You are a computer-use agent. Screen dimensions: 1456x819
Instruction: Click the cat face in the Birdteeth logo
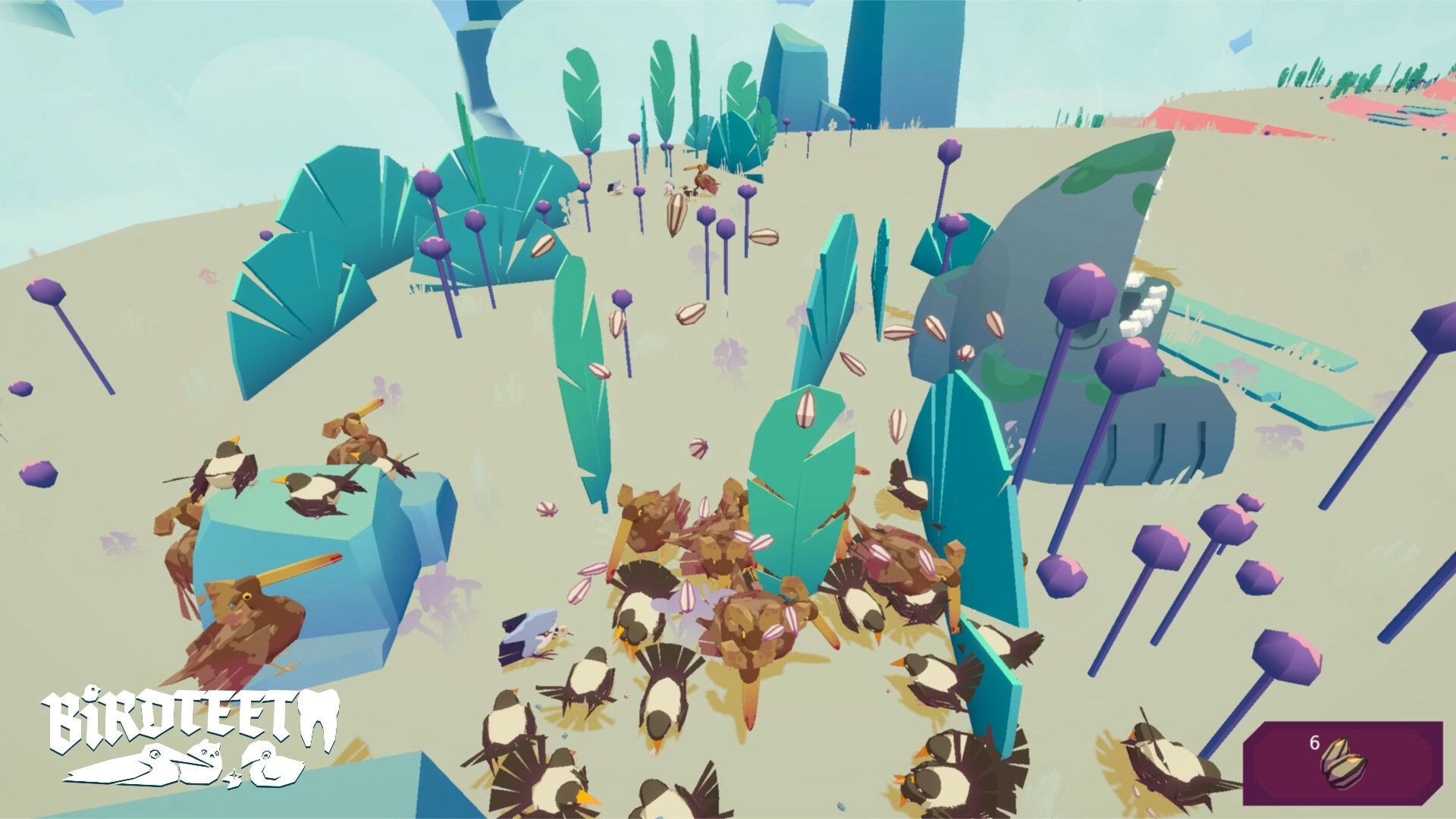pyautogui.click(x=205, y=752)
